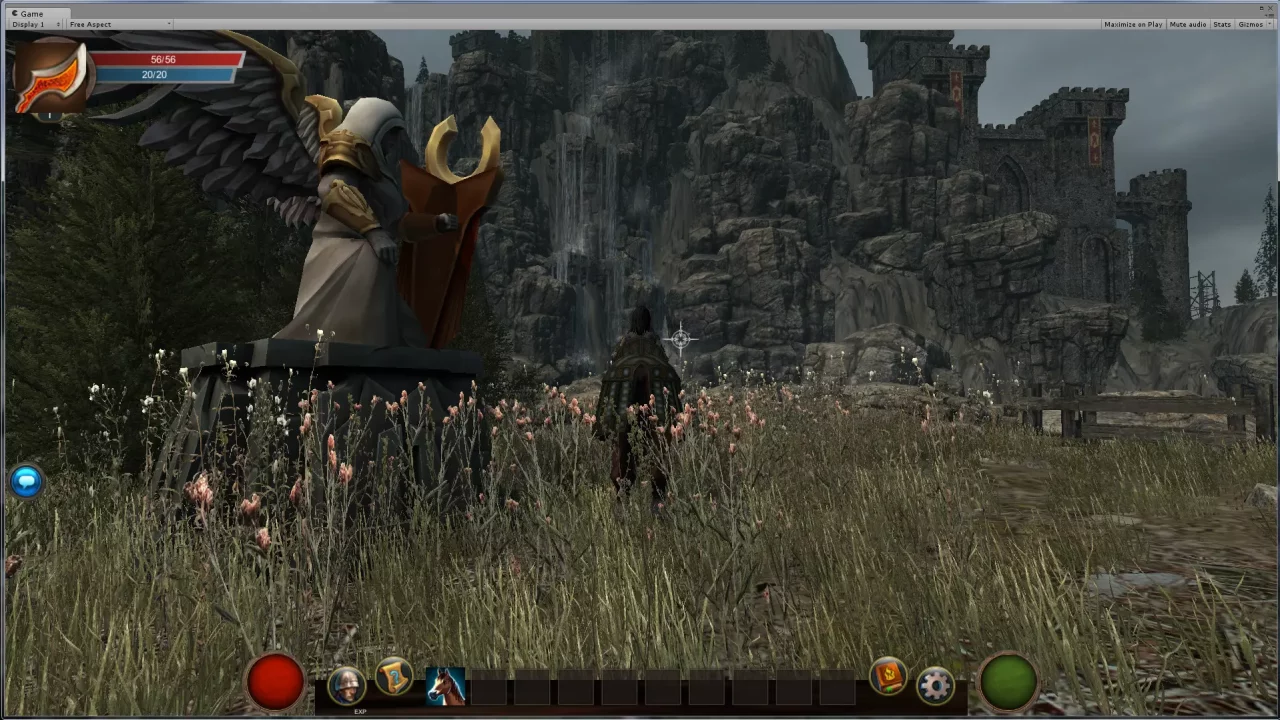Open the chat bubble icon
The height and width of the screenshot is (720, 1280).
[27, 481]
